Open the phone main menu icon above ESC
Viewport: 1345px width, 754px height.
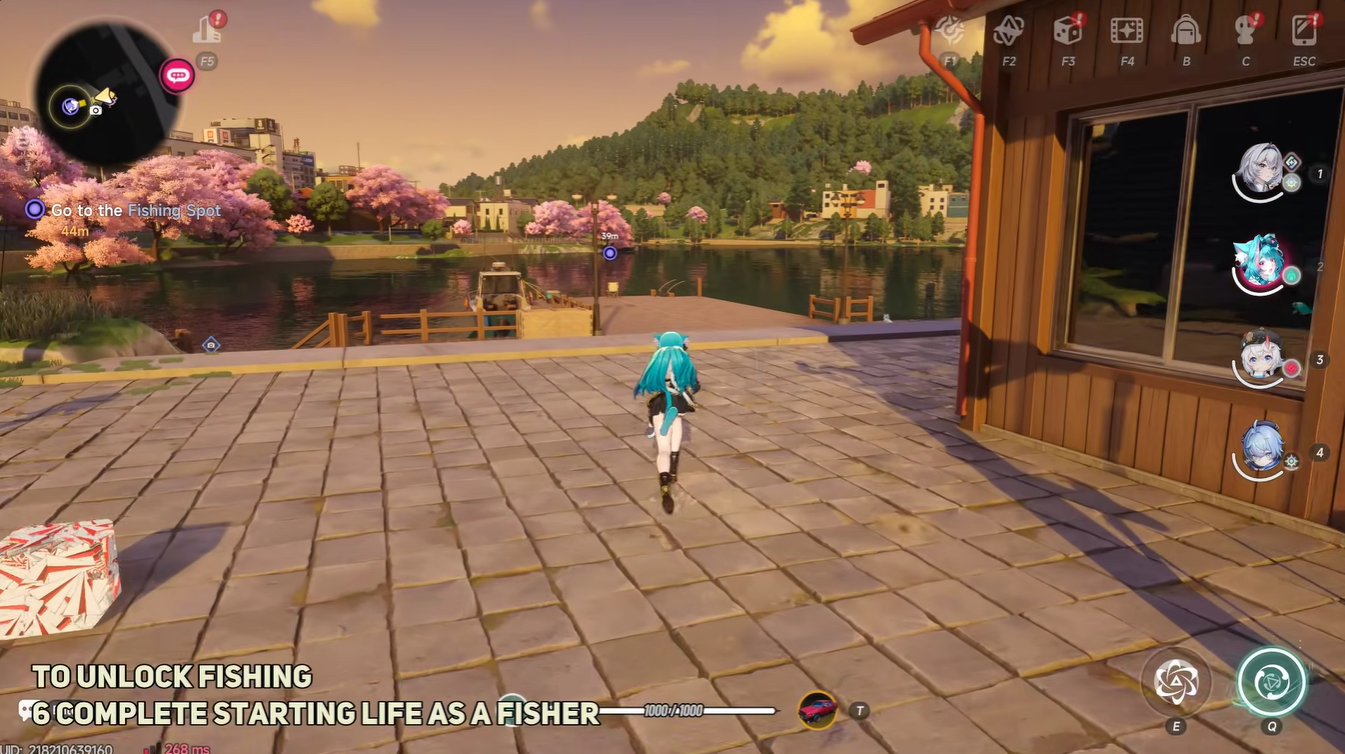(1304, 30)
